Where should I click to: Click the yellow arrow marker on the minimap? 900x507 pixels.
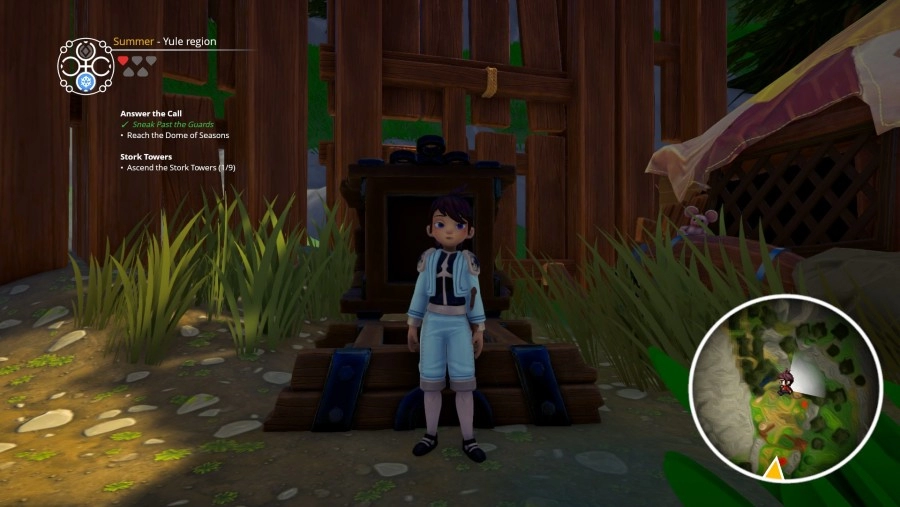click(x=773, y=466)
